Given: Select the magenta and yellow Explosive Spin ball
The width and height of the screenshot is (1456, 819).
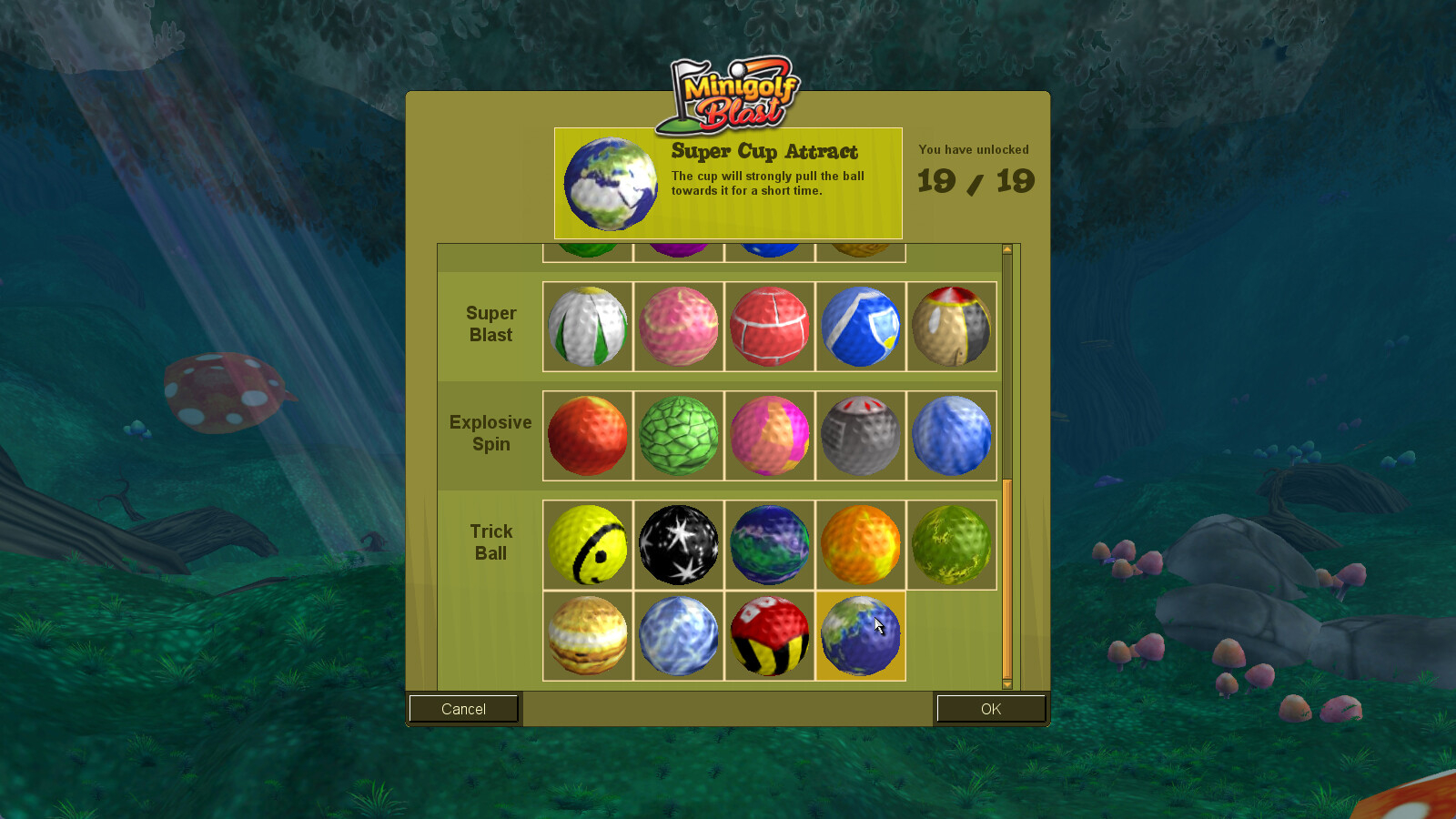Looking at the screenshot, I should pyautogui.click(x=769, y=435).
